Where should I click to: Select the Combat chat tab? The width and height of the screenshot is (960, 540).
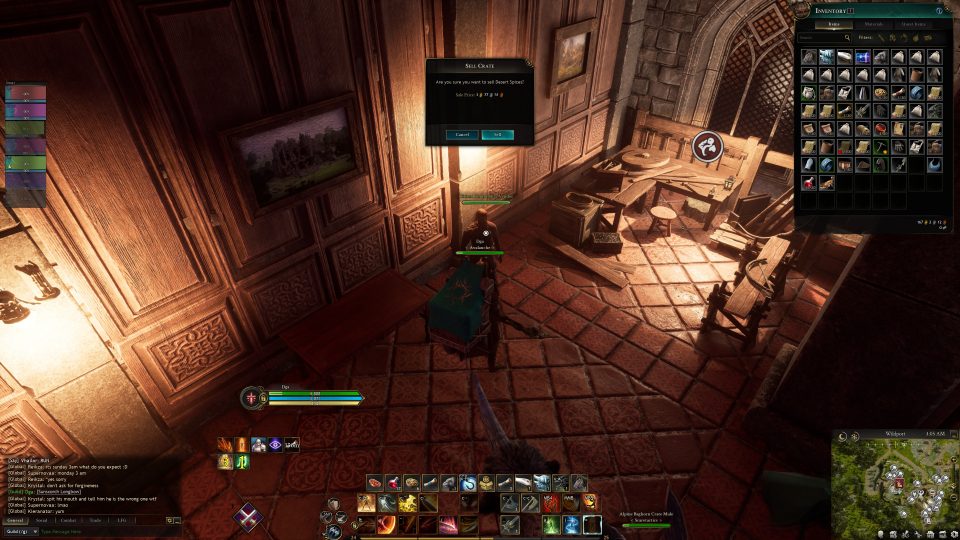point(68,520)
